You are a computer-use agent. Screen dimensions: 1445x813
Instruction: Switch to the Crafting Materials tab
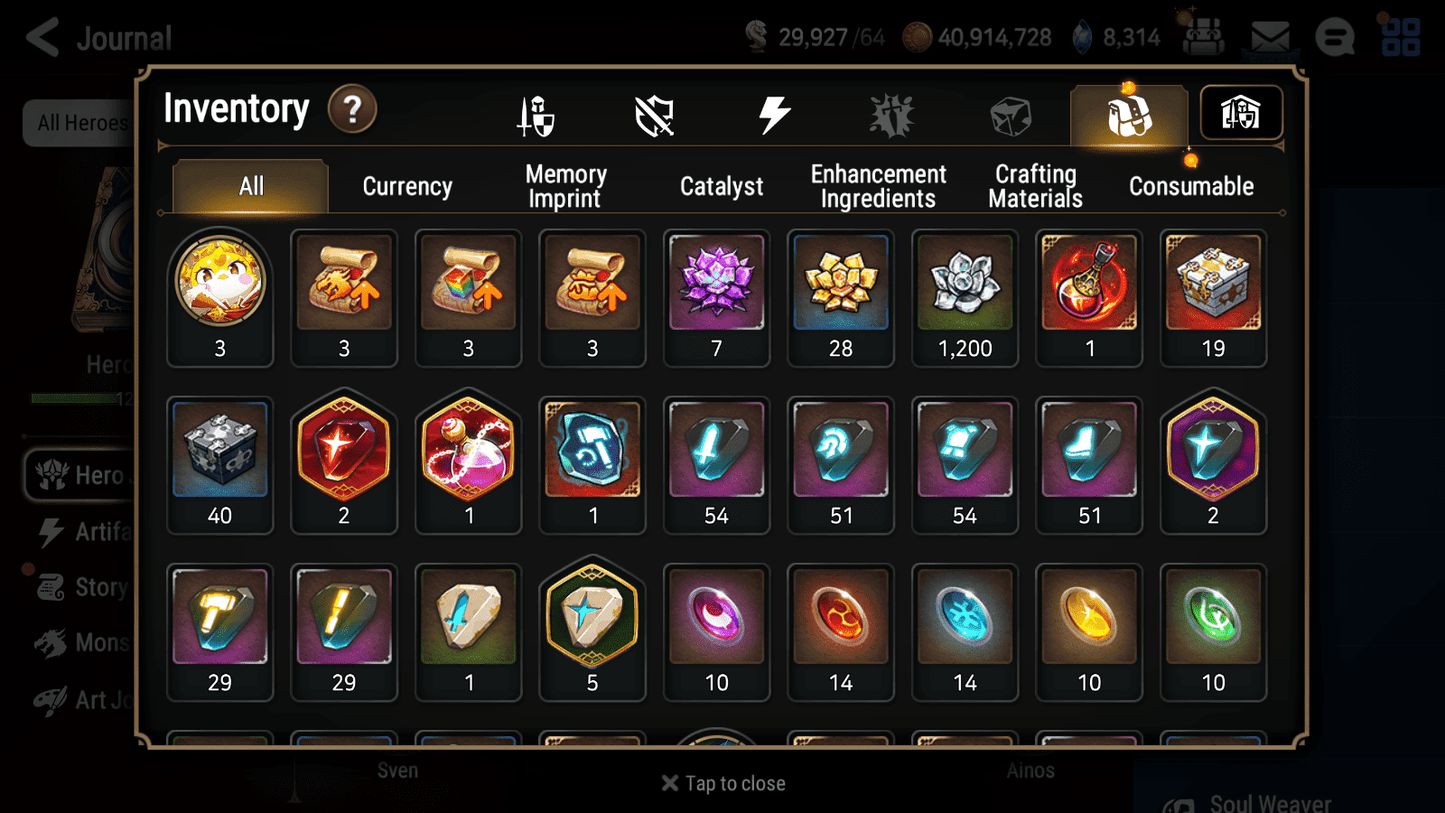point(1035,185)
